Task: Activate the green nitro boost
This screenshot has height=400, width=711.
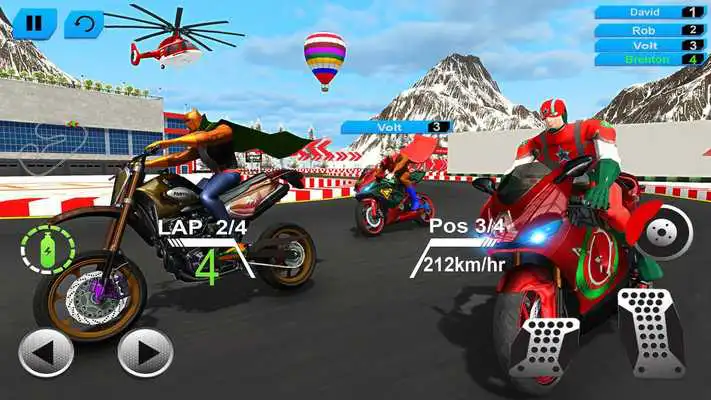Action: (47, 250)
